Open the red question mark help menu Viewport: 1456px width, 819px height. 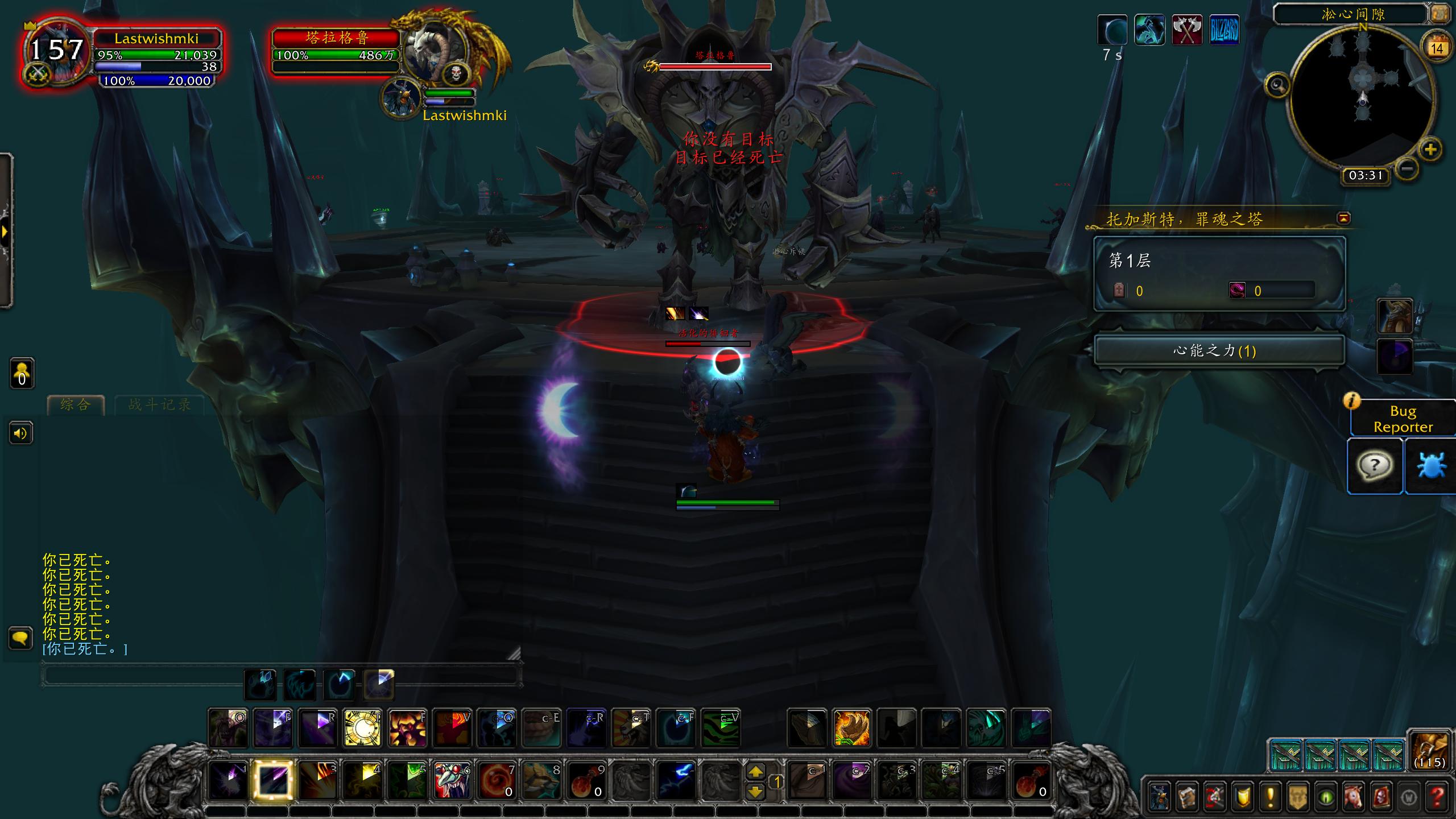pos(1437,797)
